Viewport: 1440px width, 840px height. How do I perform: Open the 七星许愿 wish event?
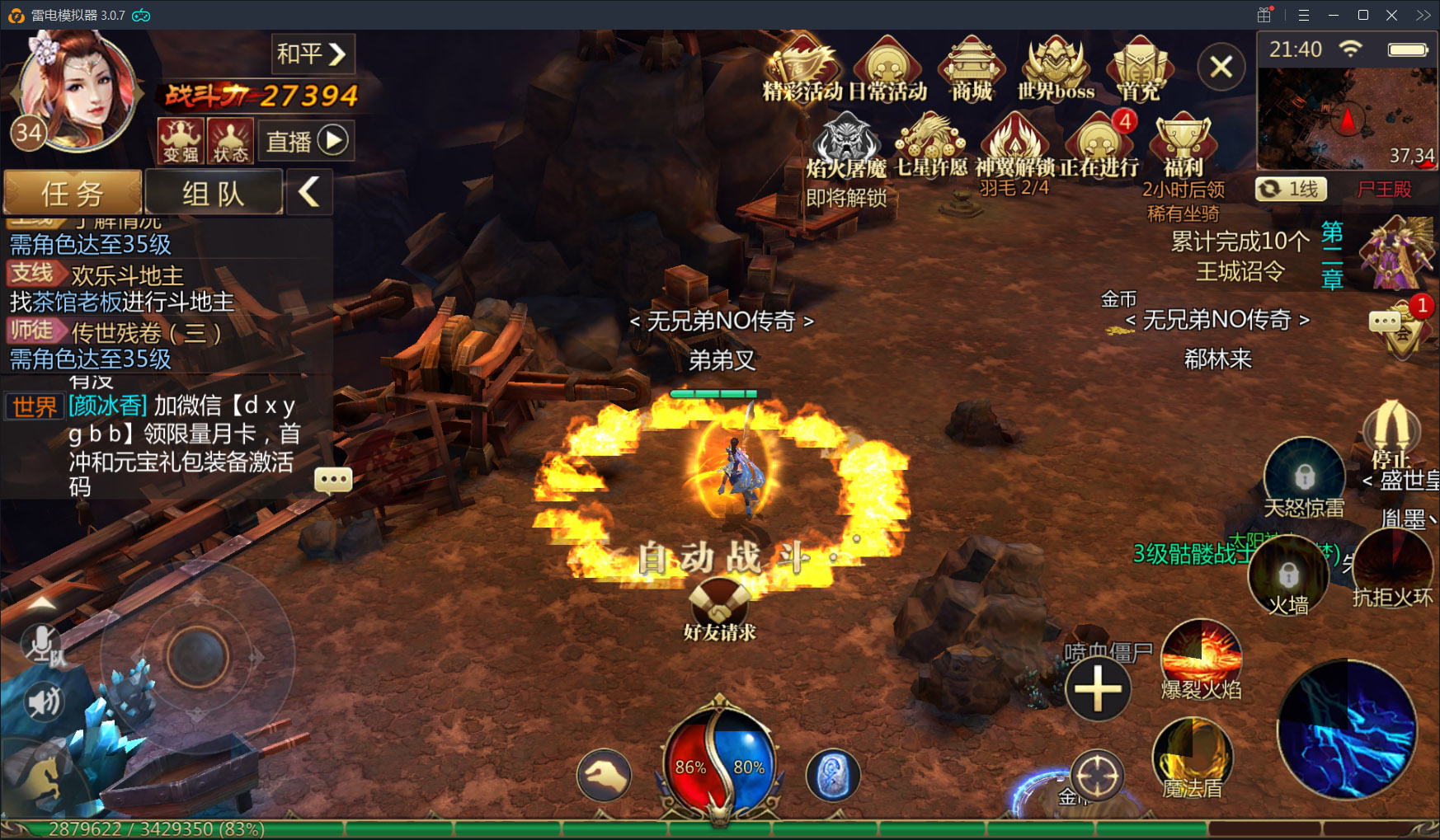coord(932,146)
